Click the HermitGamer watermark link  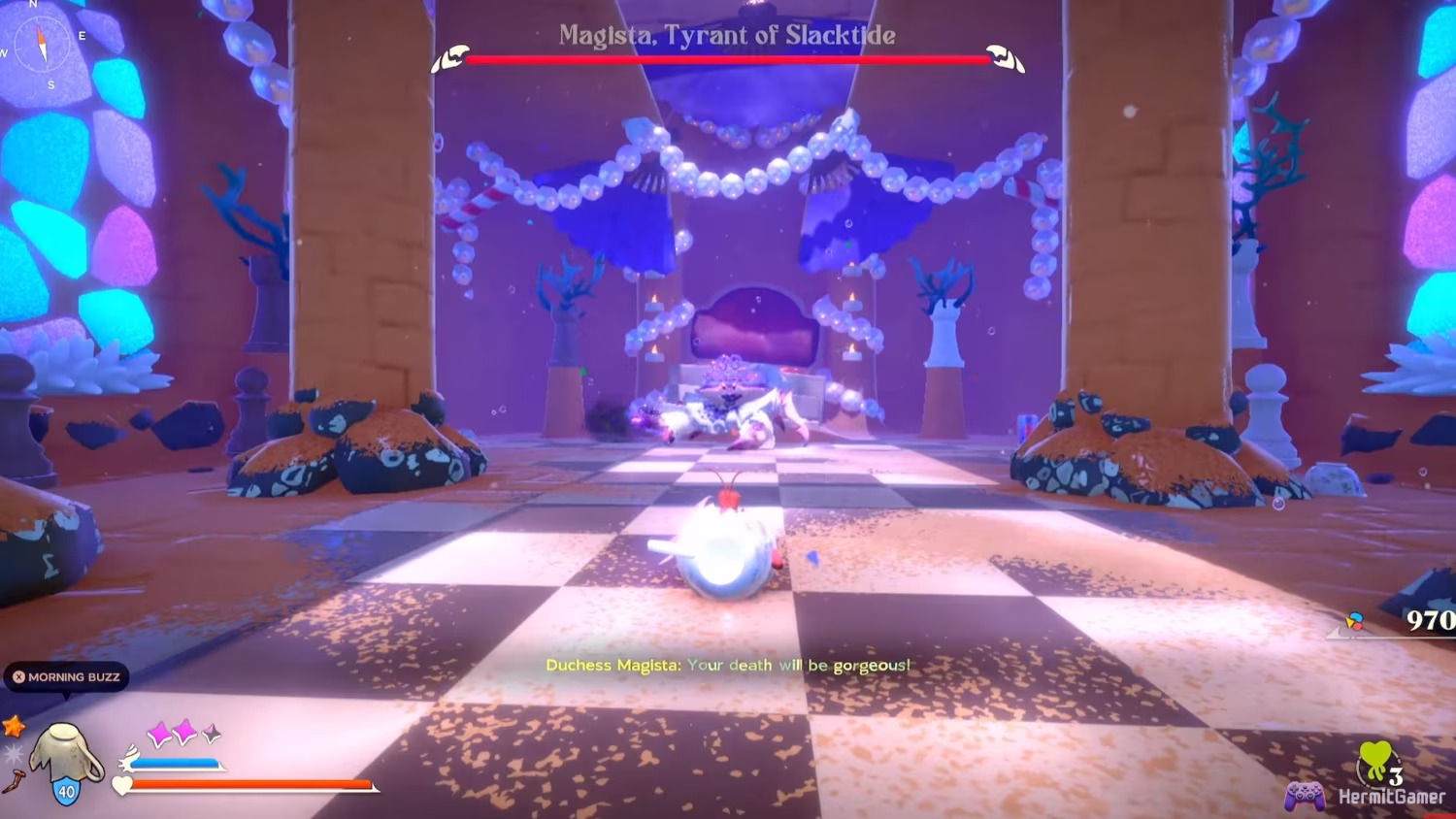point(1393,796)
